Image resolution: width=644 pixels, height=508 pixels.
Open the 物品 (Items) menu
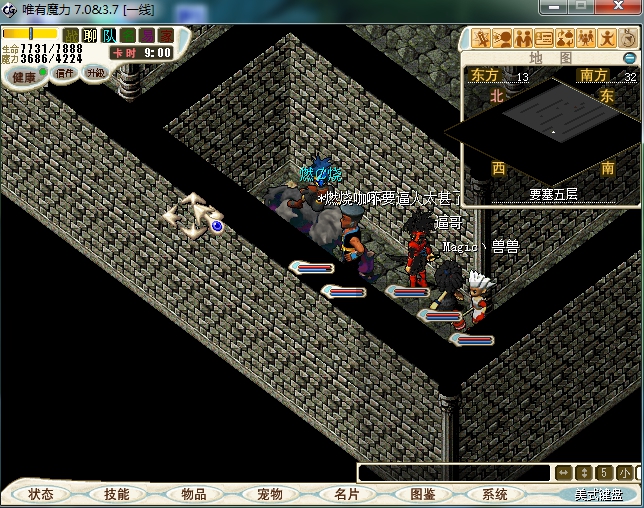(x=193, y=494)
